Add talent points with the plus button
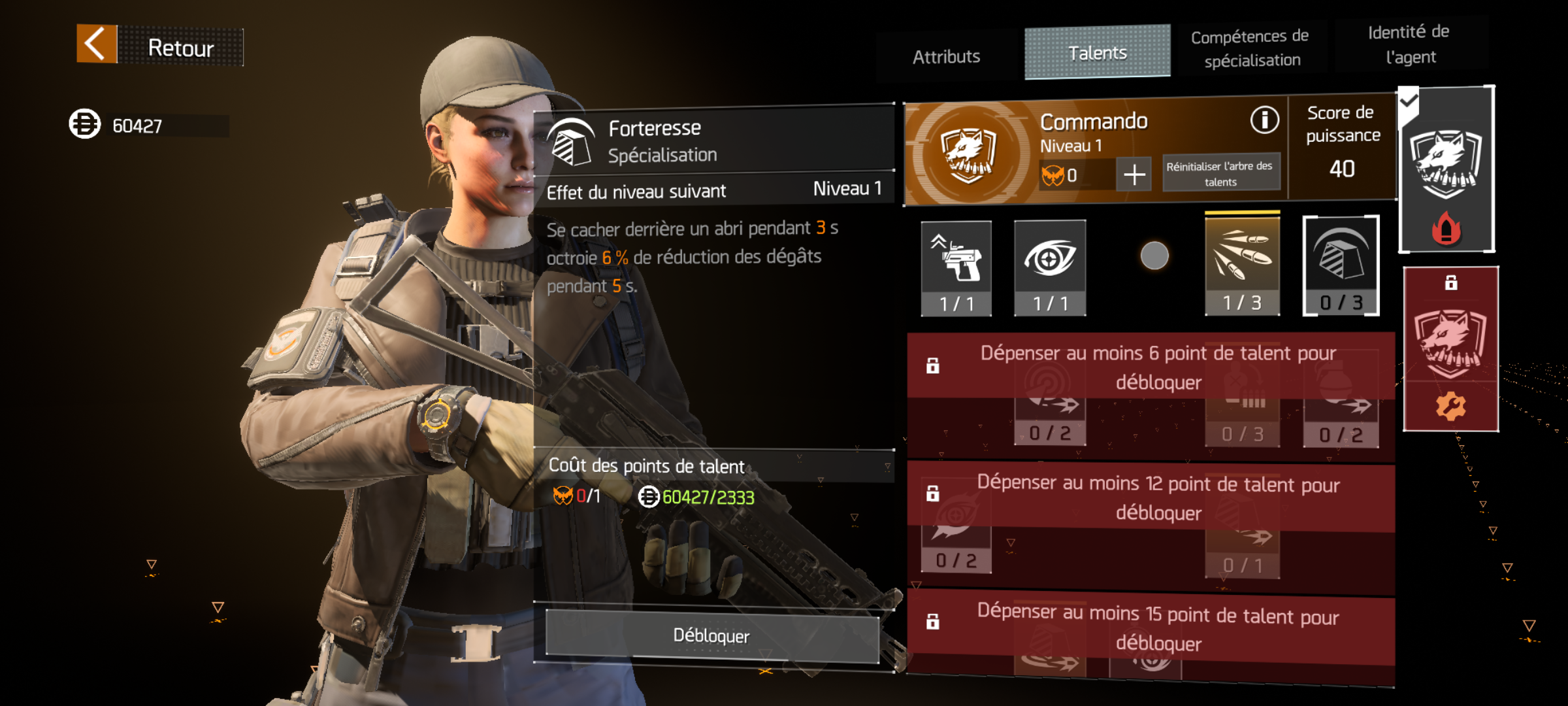The width and height of the screenshot is (1568, 706). coord(1134,175)
